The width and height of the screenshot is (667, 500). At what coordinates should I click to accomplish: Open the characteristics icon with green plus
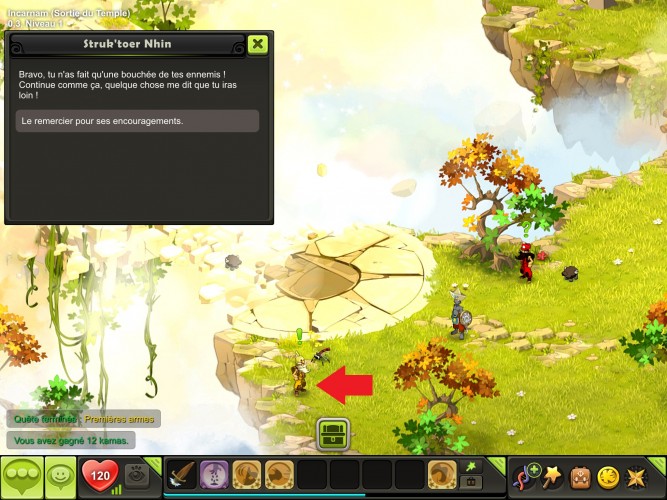click(525, 476)
